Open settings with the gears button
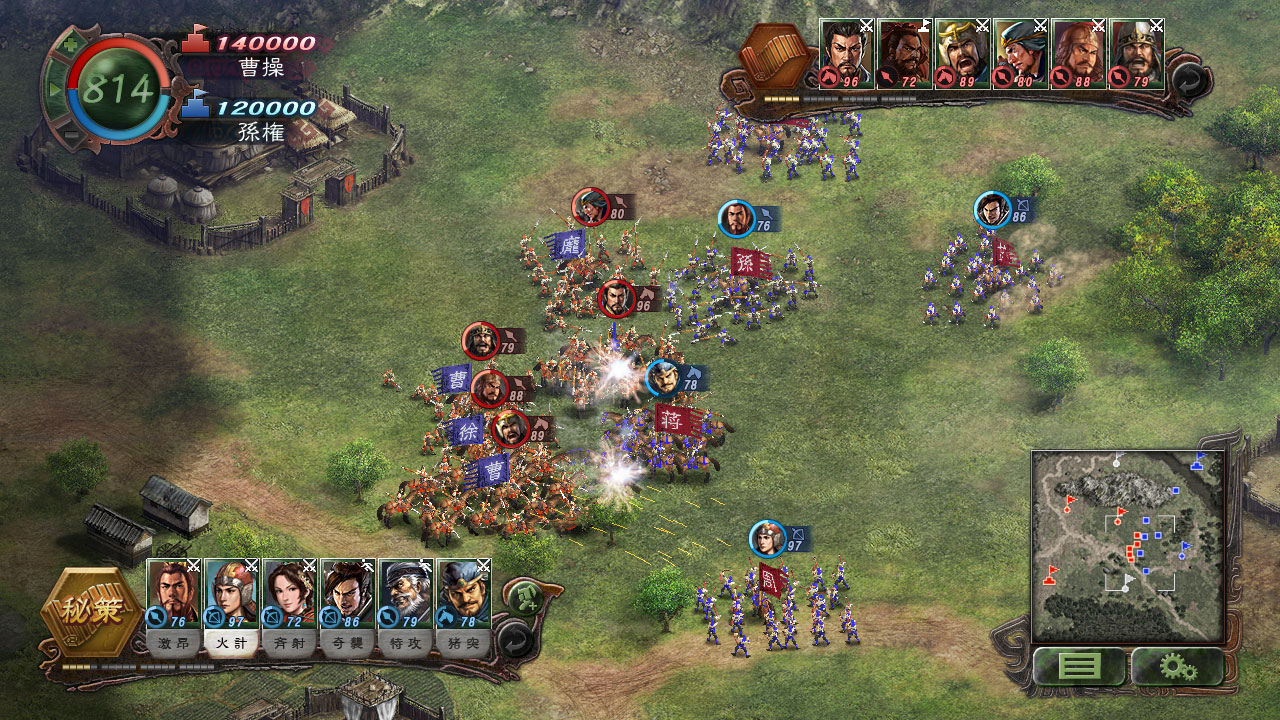The width and height of the screenshot is (1280, 720). click(x=1177, y=666)
